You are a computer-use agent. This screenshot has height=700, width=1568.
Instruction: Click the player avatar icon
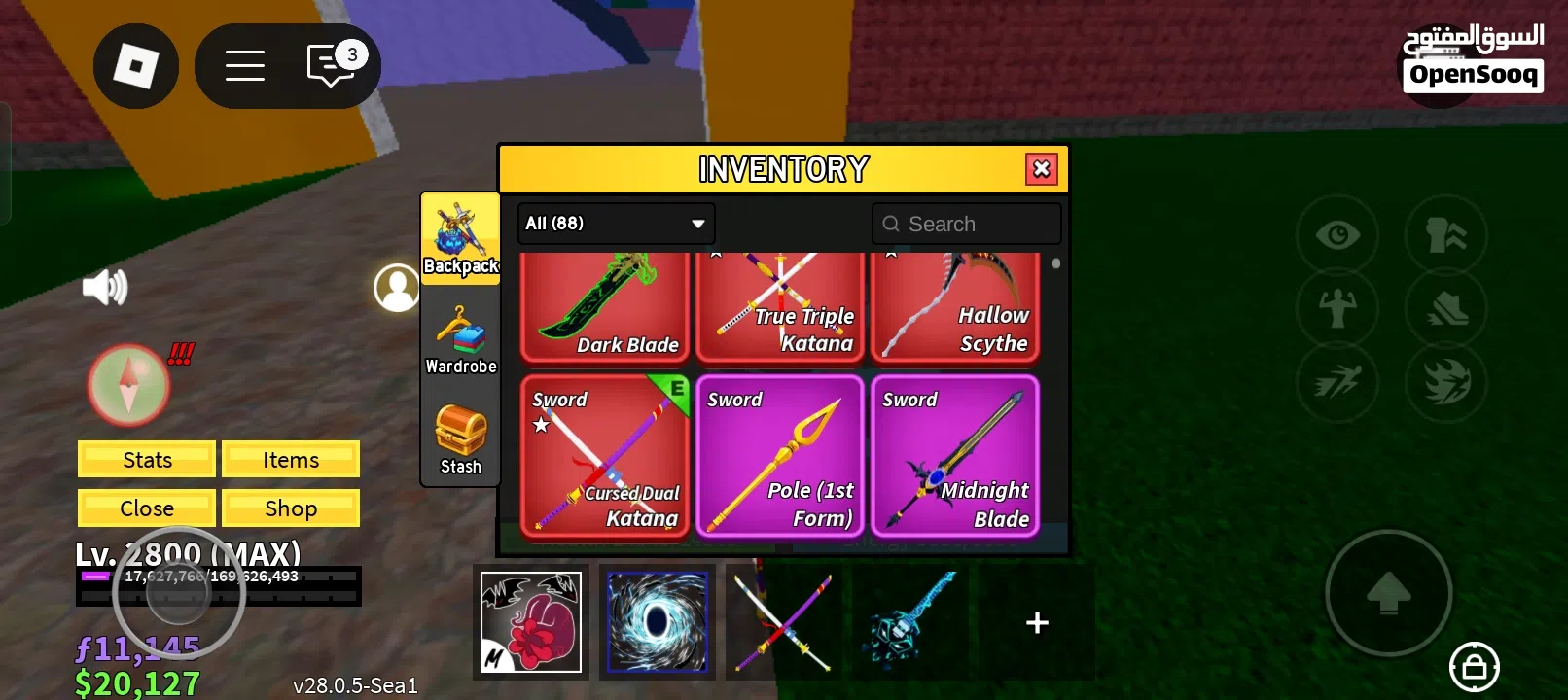click(x=396, y=286)
